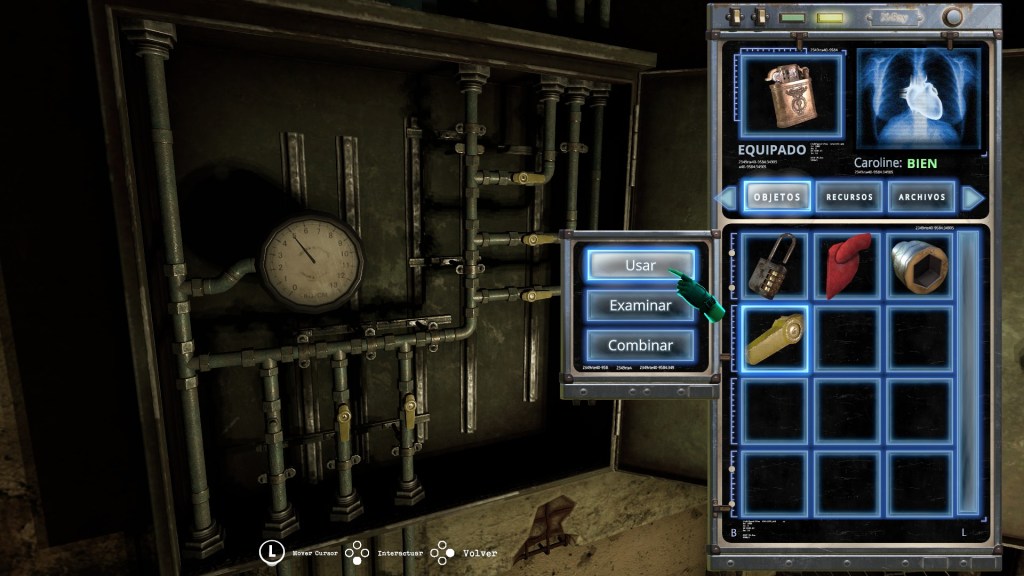
Task: Switch to the Objetos tab
Action: [x=776, y=197]
